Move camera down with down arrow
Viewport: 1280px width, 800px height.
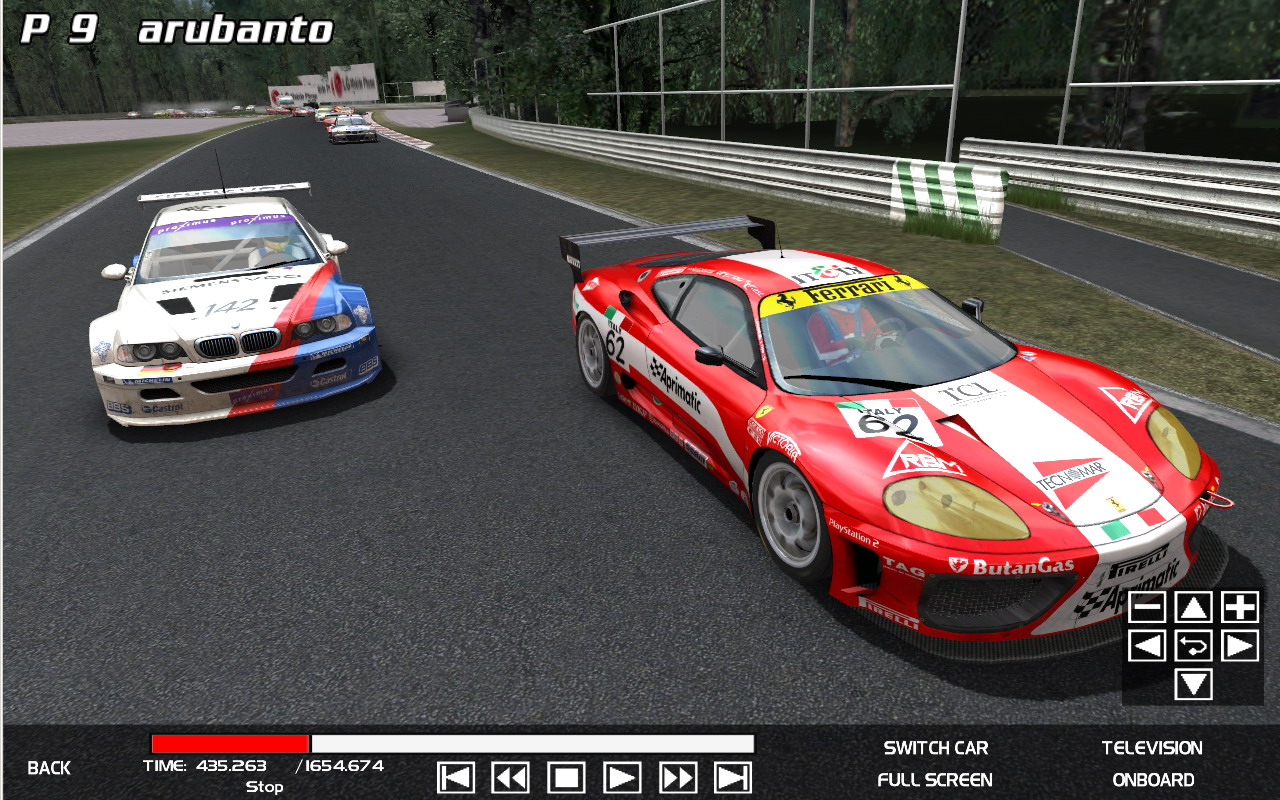(1193, 684)
